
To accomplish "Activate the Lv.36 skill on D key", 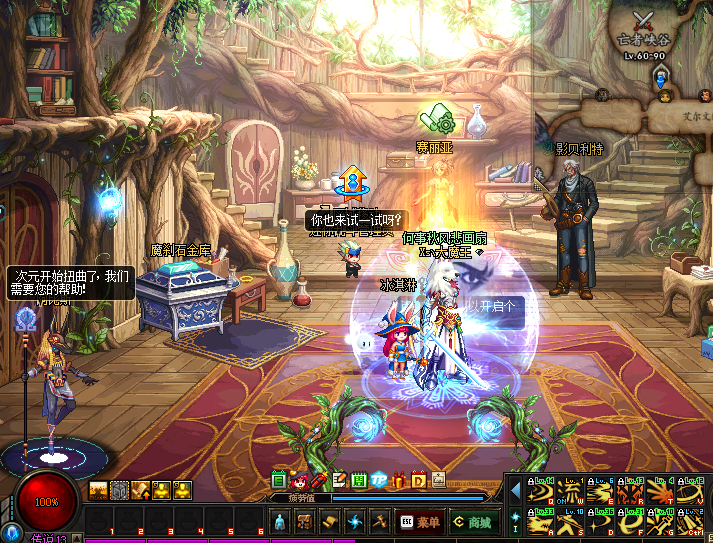I will click(602, 521).
